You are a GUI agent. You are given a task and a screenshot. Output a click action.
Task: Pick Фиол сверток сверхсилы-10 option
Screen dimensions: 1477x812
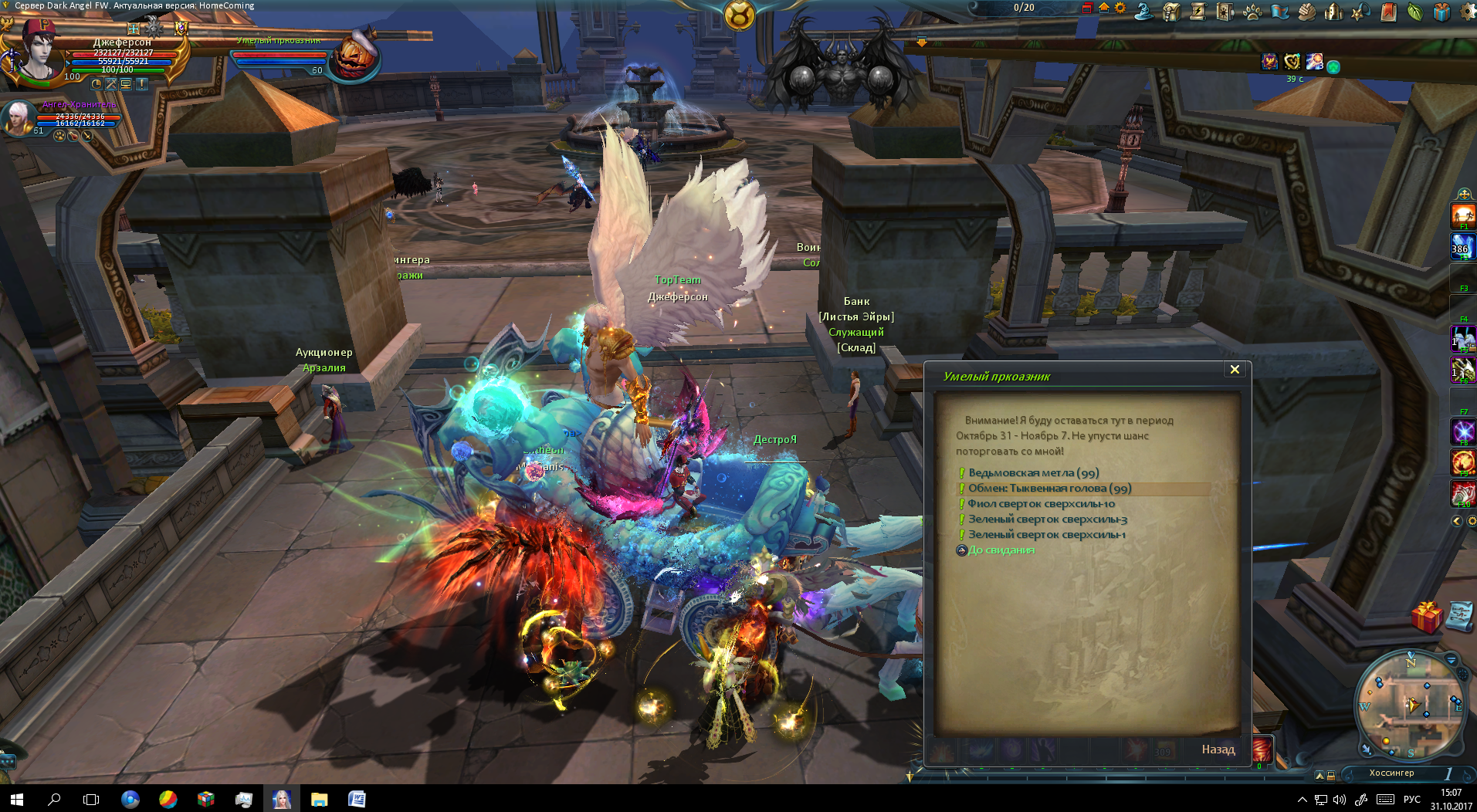pos(1041,504)
